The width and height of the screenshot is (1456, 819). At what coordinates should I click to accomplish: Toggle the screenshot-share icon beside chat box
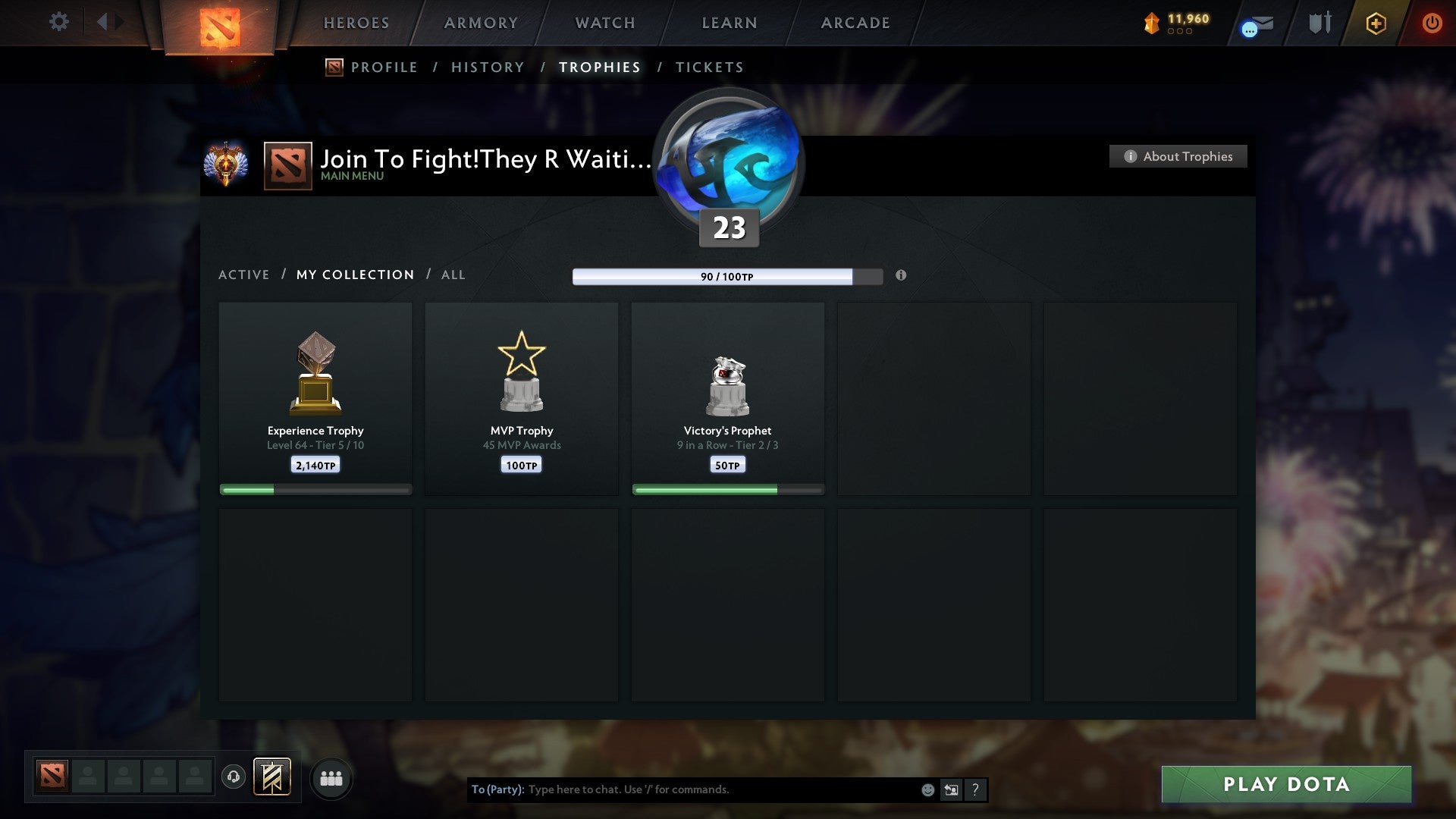(951, 789)
